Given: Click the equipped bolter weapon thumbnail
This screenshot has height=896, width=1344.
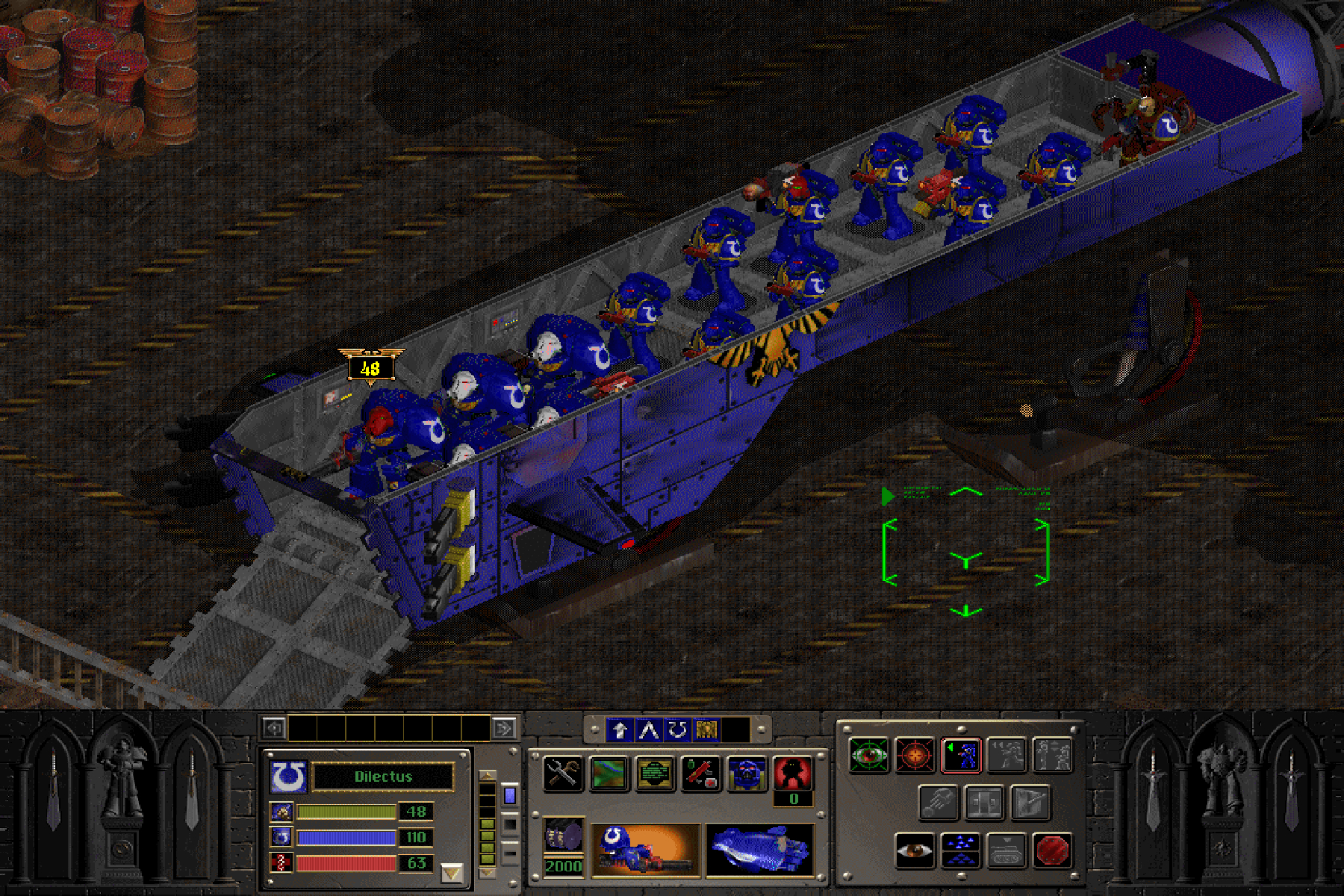Looking at the screenshot, I should [x=645, y=850].
